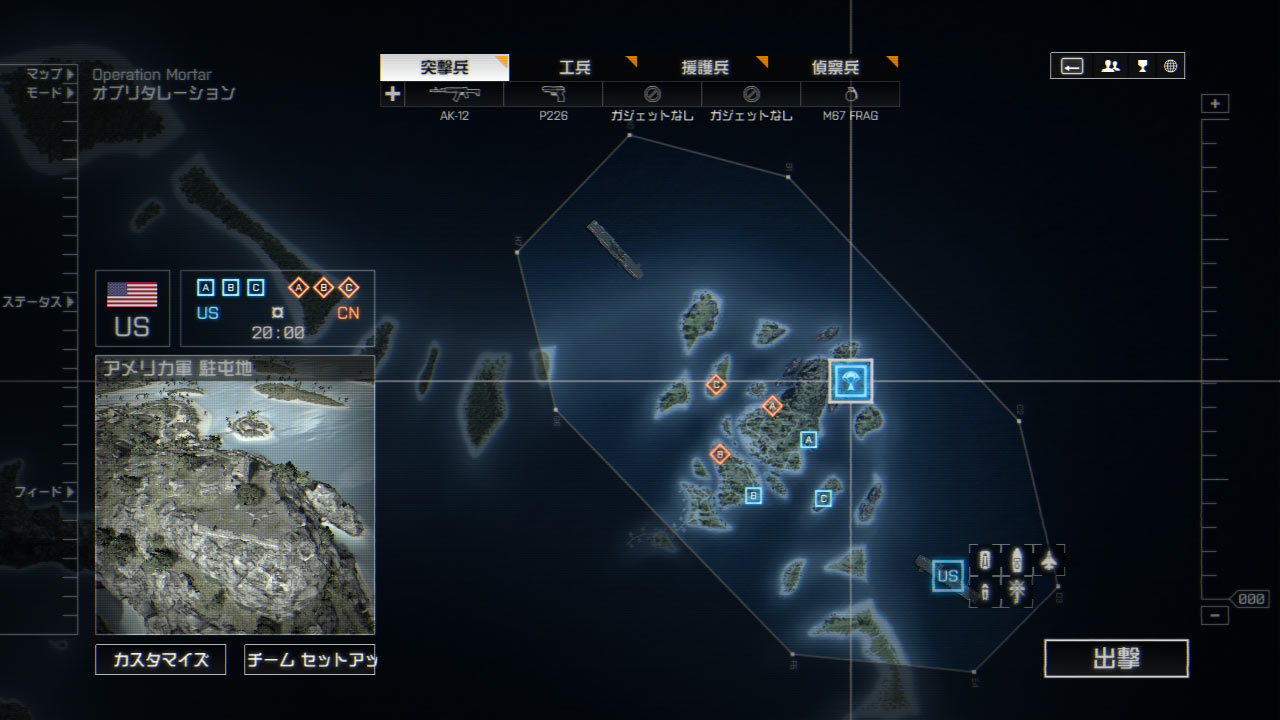The image size is (1280, 720).
Task: Select the US base spawn on map
Action: pyautogui.click(x=947, y=576)
